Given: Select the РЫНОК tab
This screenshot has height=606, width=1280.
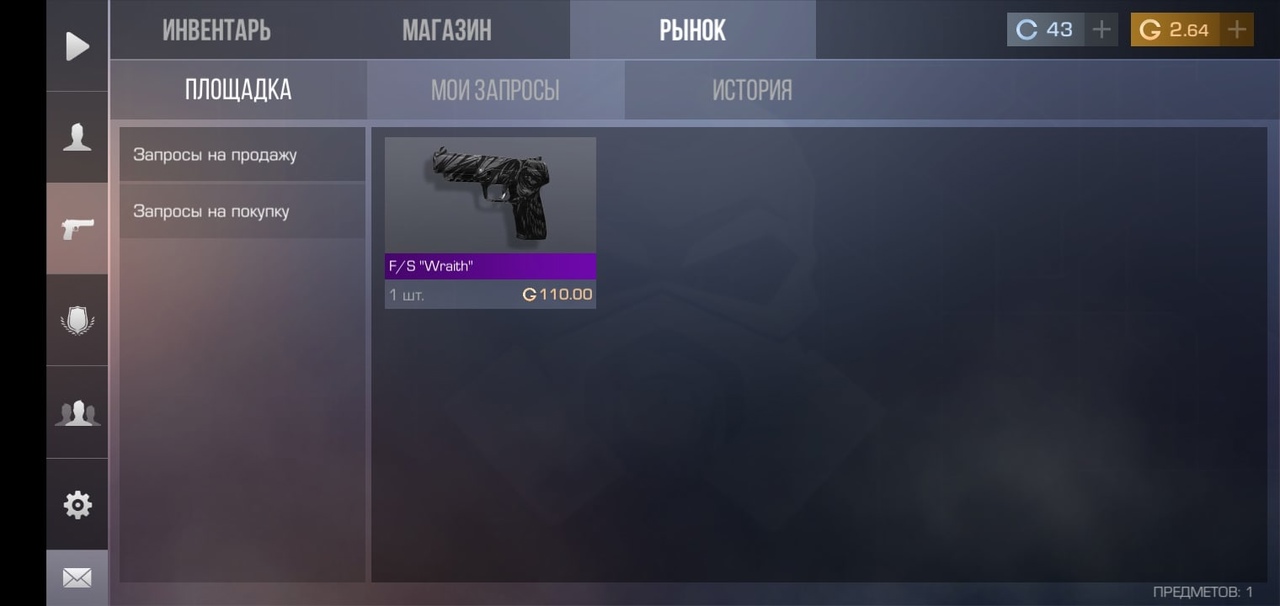Looking at the screenshot, I should click(x=692, y=30).
